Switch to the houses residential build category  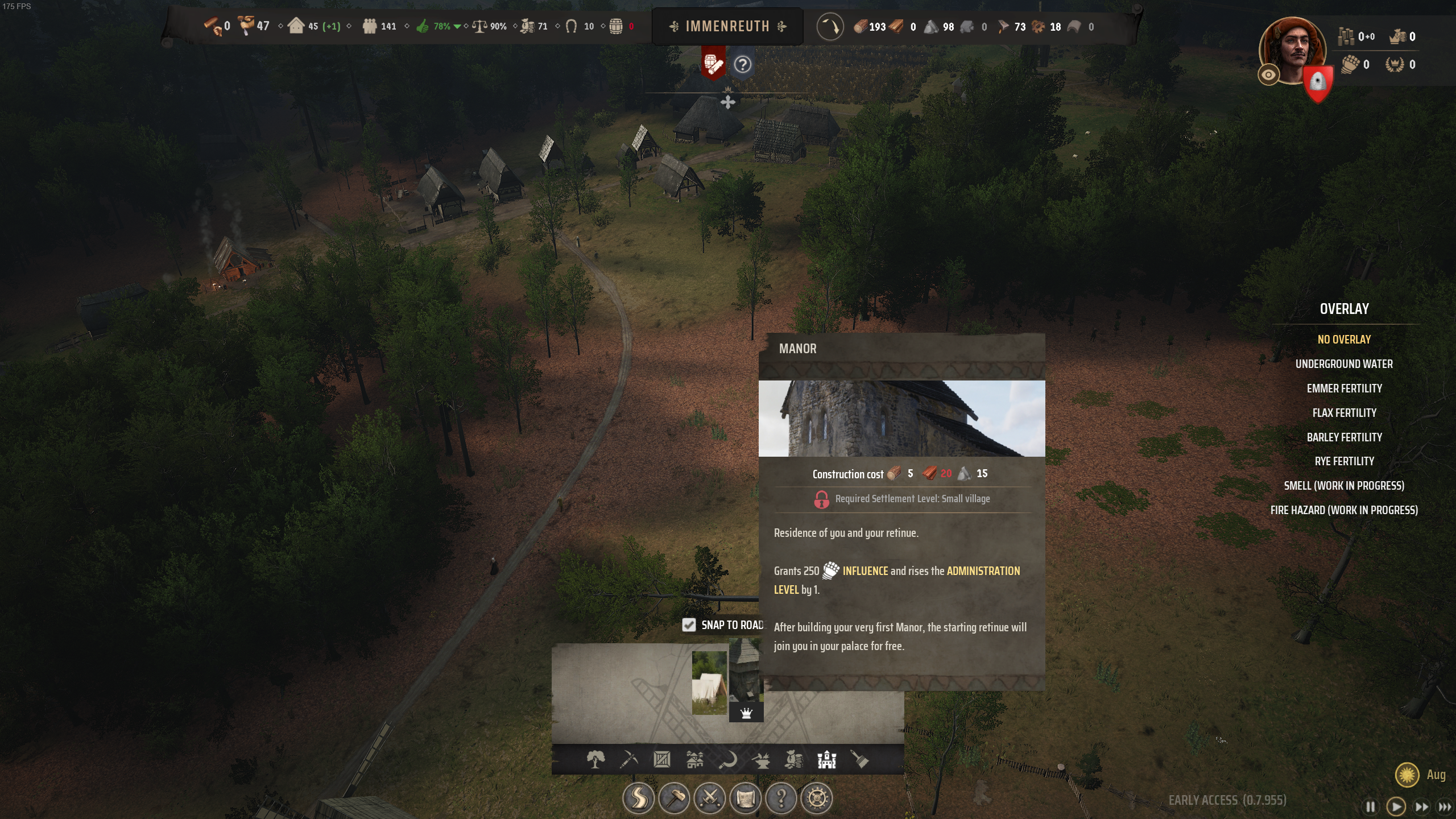(x=694, y=759)
